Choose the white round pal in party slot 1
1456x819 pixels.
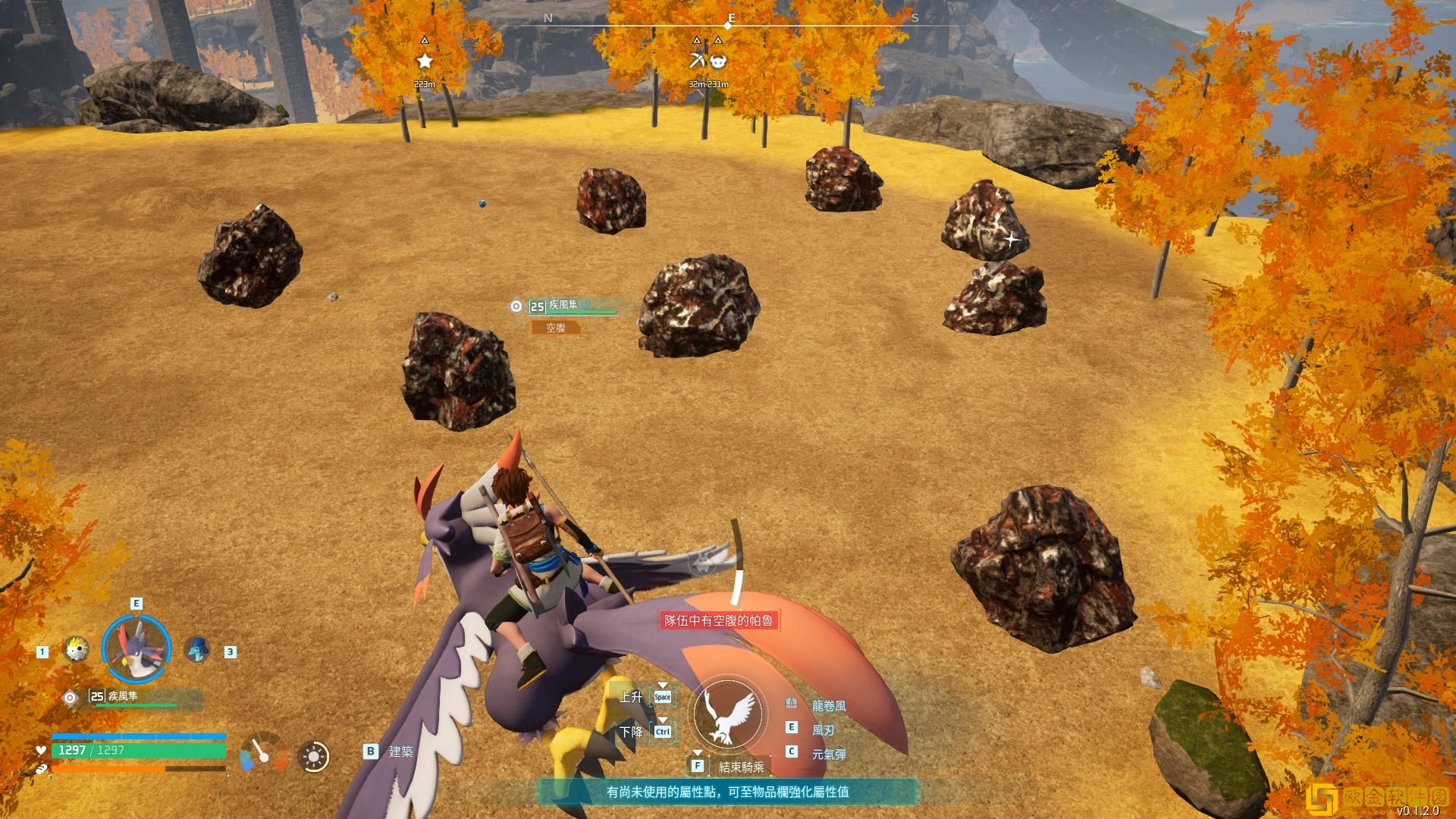pyautogui.click(x=75, y=649)
